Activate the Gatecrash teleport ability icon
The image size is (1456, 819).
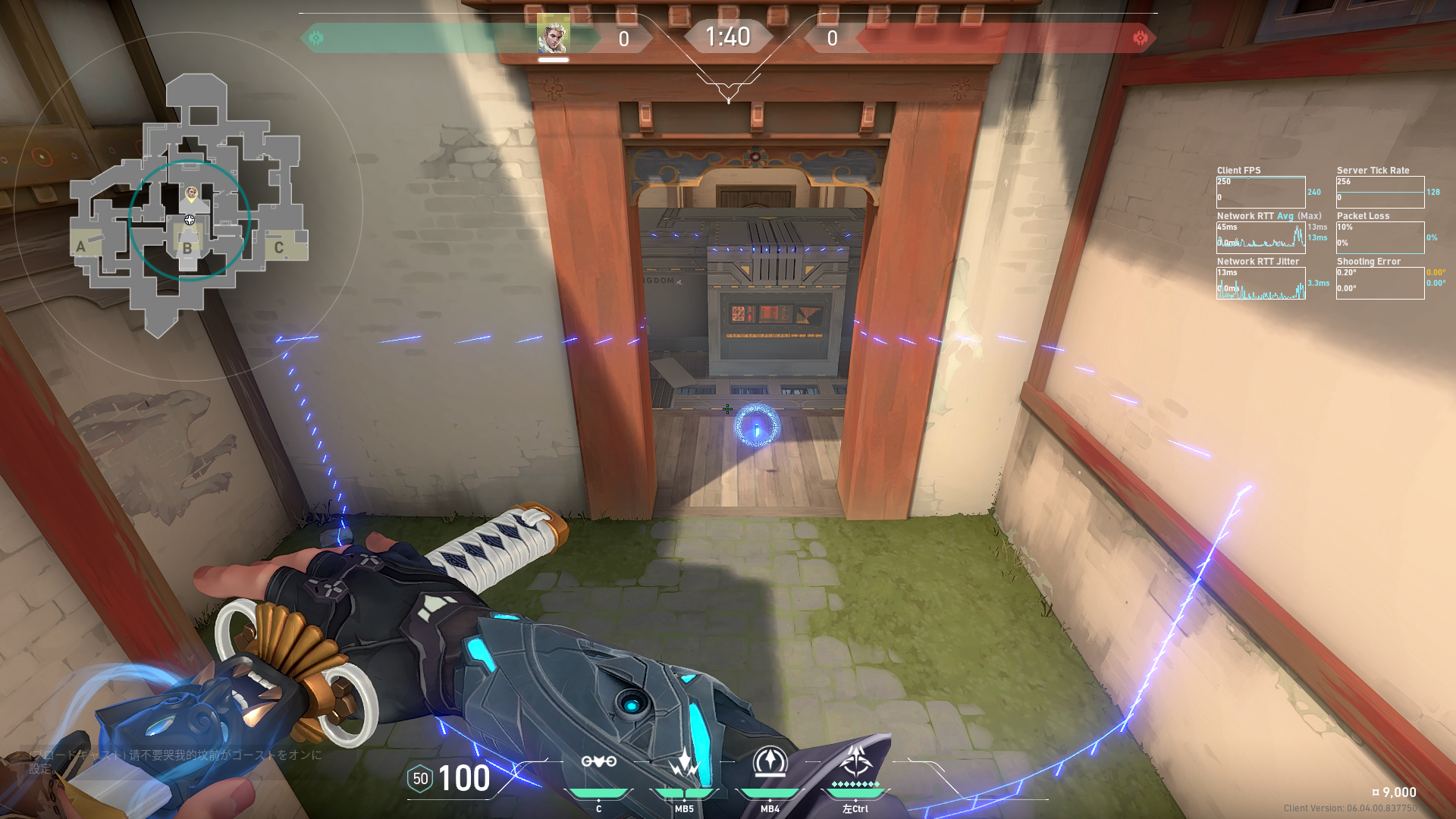(x=770, y=762)
